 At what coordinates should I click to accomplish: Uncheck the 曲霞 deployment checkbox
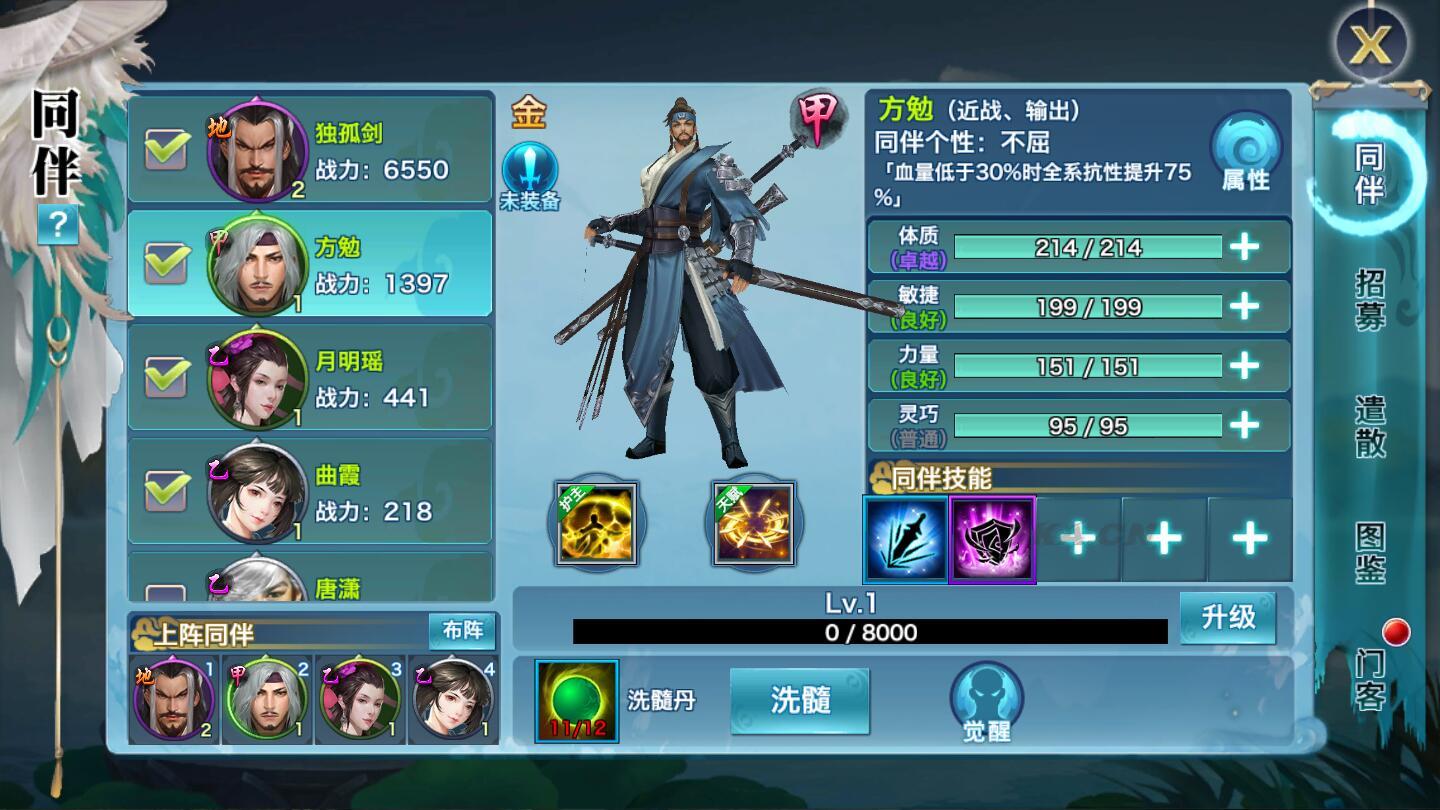(x=167, y=491)
